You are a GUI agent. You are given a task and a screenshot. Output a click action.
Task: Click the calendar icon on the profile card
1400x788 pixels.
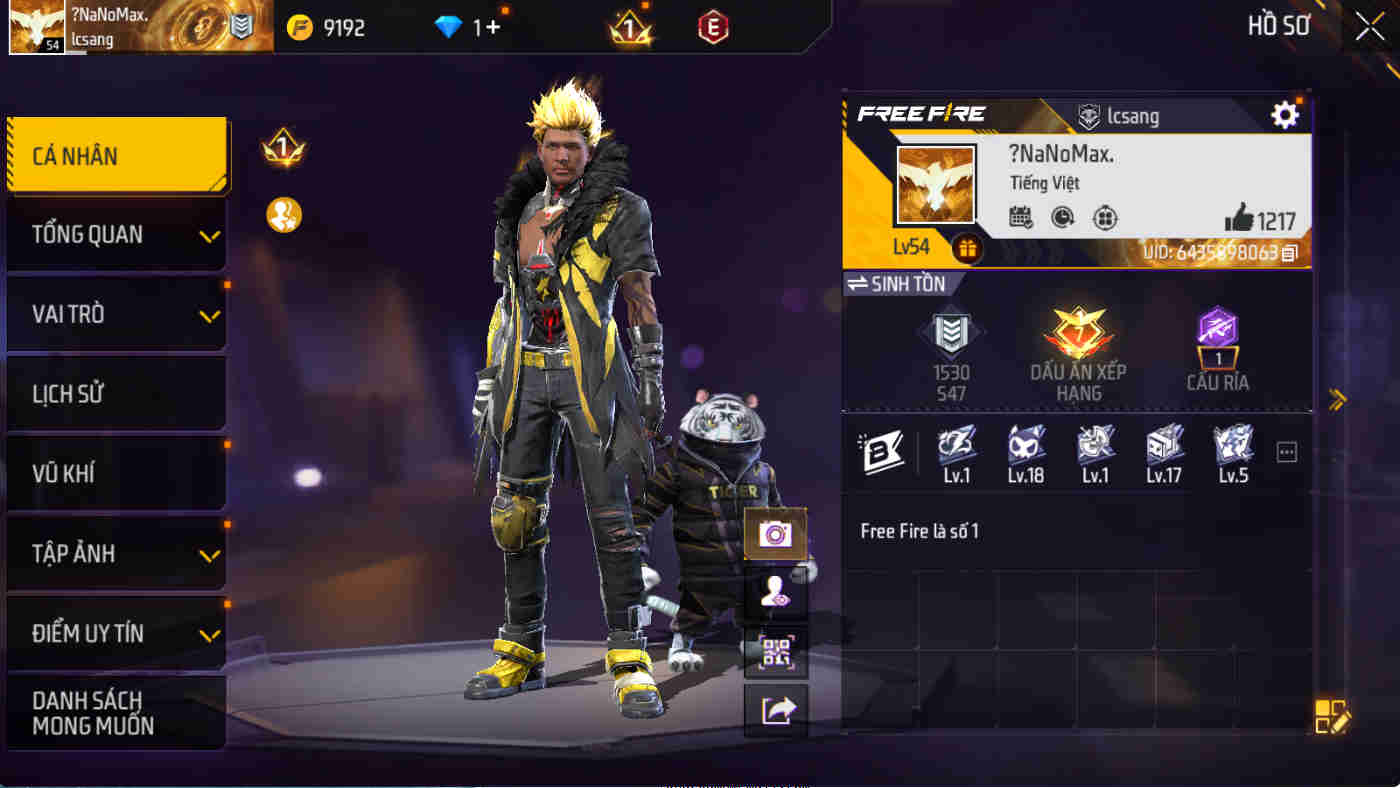1021,218
